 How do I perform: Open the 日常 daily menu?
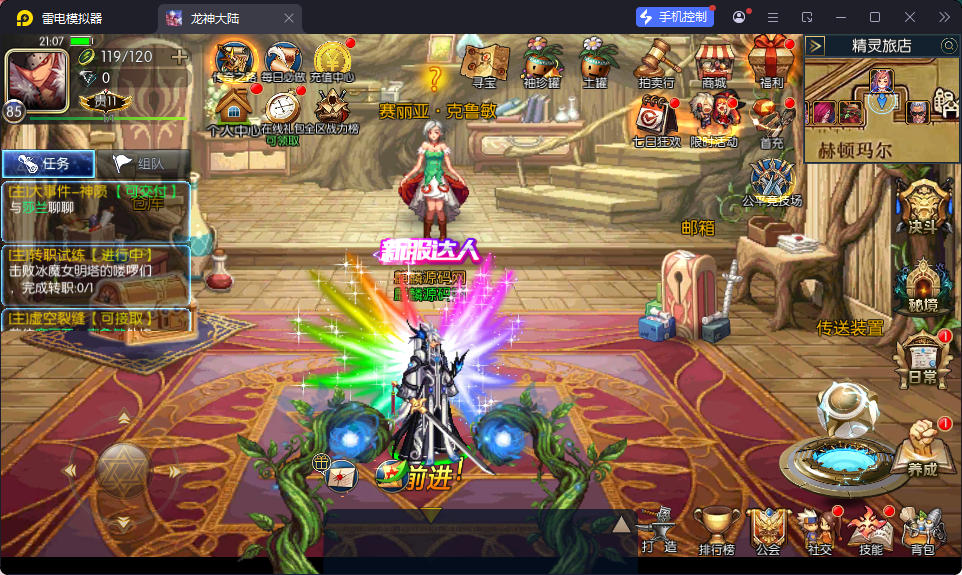click(x=922, y=359)
